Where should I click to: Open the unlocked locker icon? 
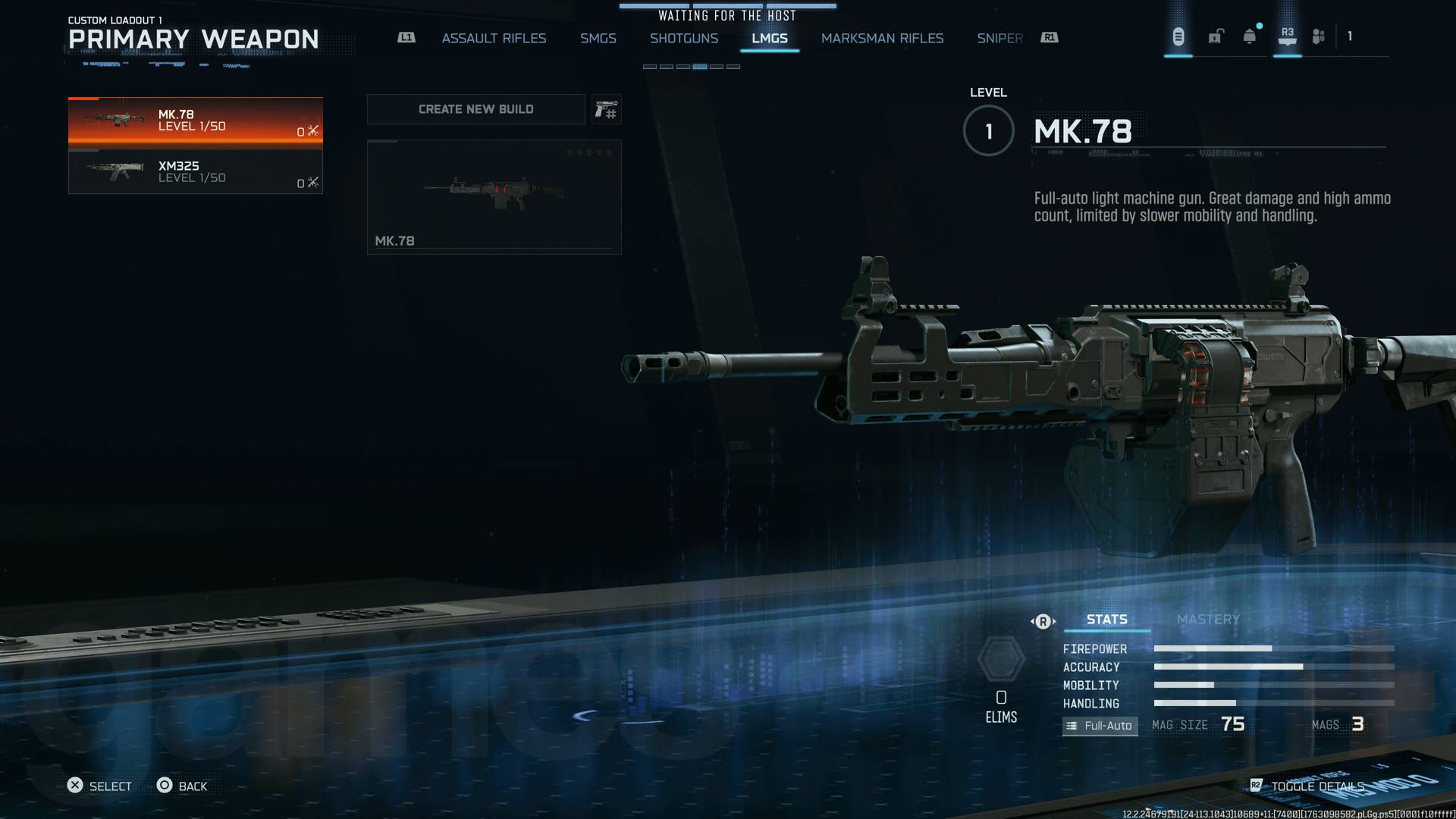tap(1216, 36)
